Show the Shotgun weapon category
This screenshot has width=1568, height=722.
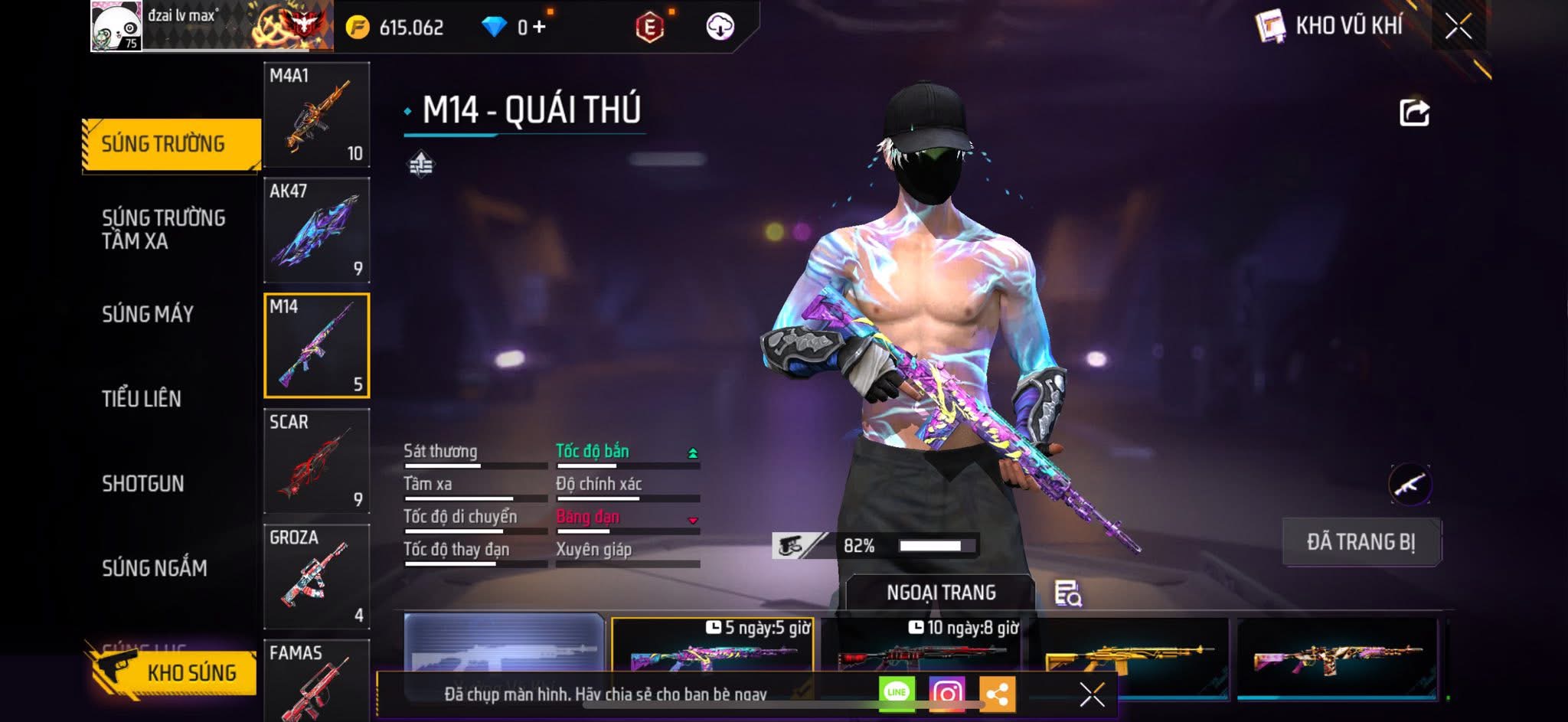click(143, 484)
